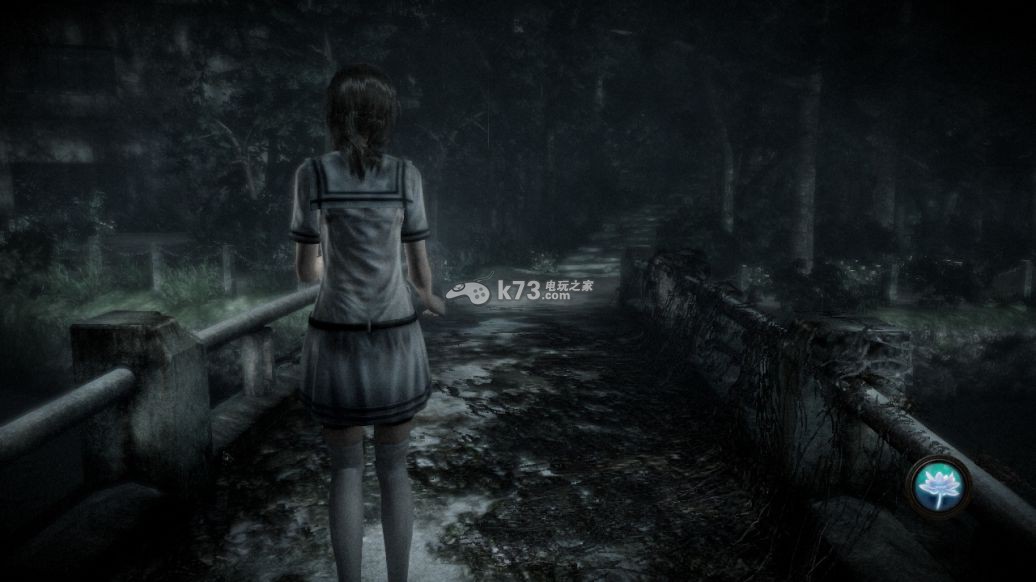Click the glowing lotus flower HUD icon
This screenshot has width=1036, height=582.
(x=938, y=487)
